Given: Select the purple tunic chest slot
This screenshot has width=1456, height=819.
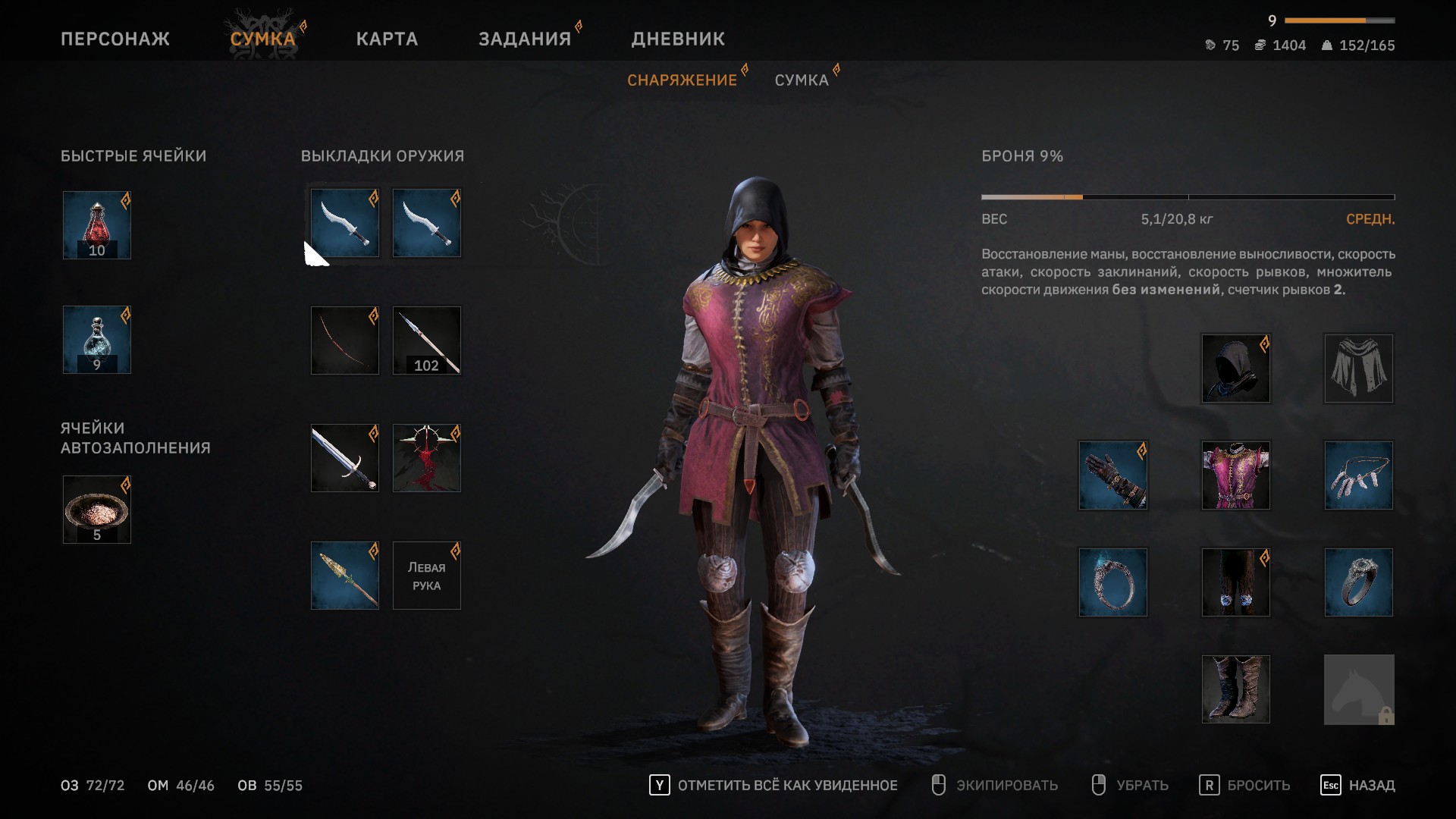Looking at the screenshot, I should click(1236, 475).
